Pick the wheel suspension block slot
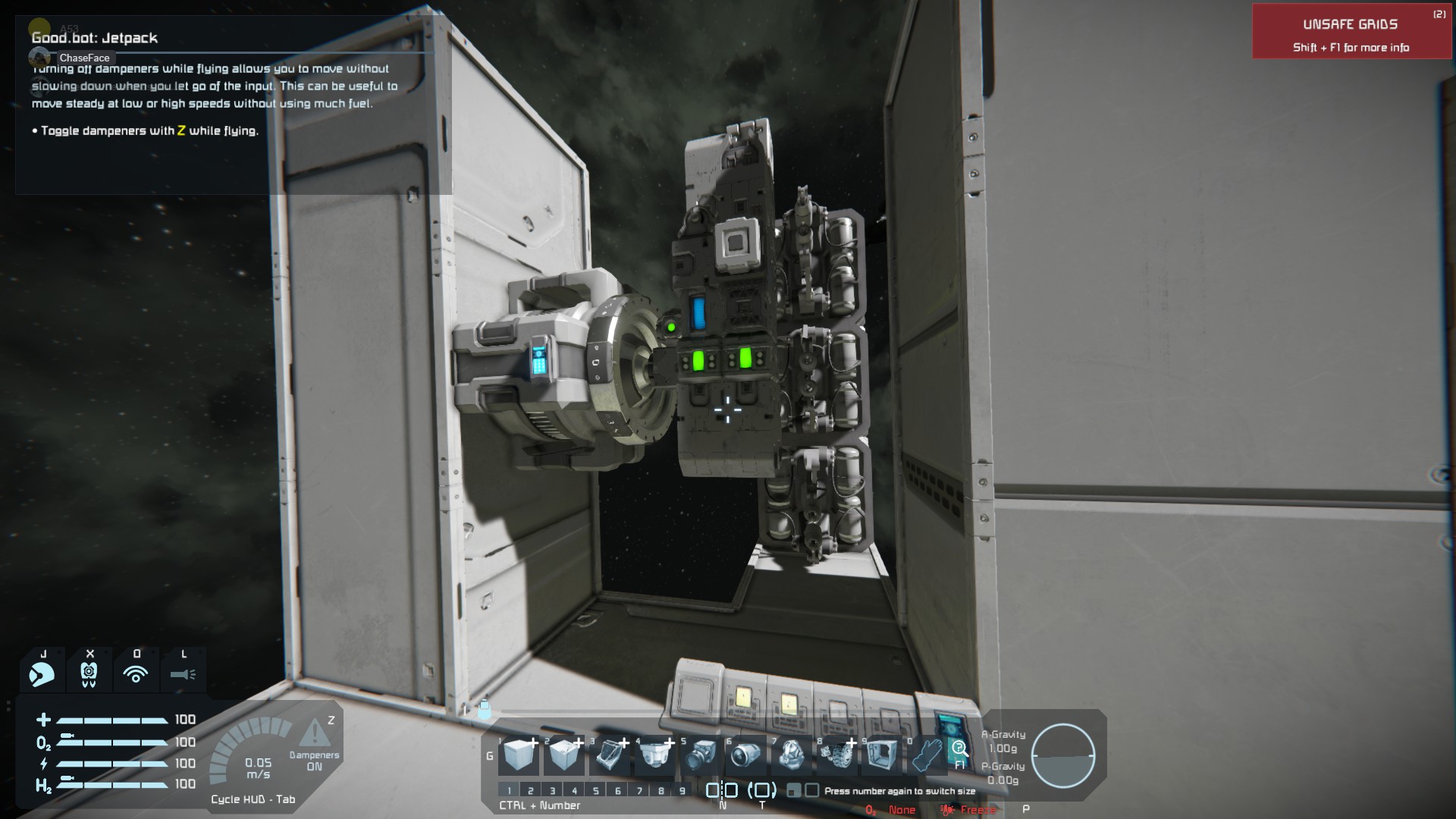1456x819 pixels. (837, 755)
